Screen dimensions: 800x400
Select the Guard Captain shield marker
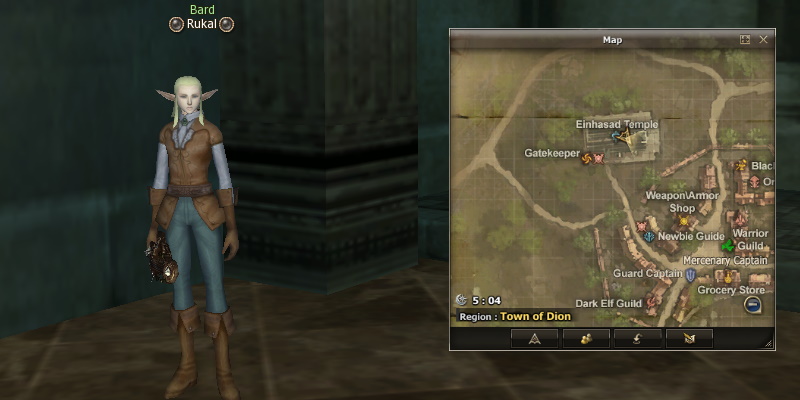click(x=690, y=273)
